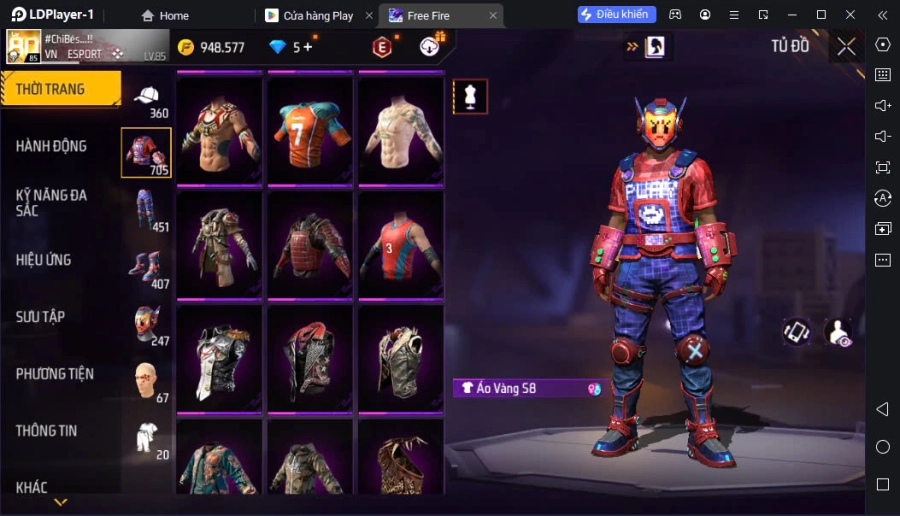The width and height of the screenshot is (900, 516).
Task: Open the HIỆU ỨNG category
Action: [x=43, y=260]
